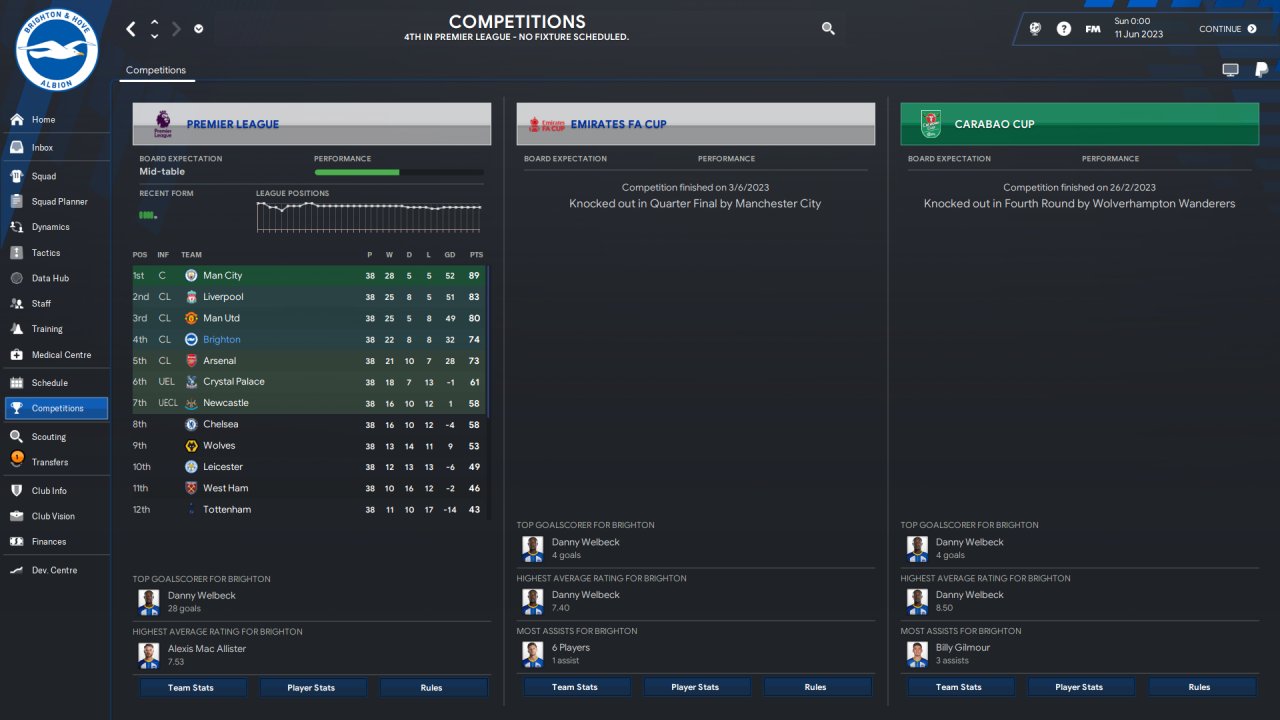Open Danny Welbeck's Premier League top goalscorer entry
This screenshot has width=1280, height=720.
201,596
